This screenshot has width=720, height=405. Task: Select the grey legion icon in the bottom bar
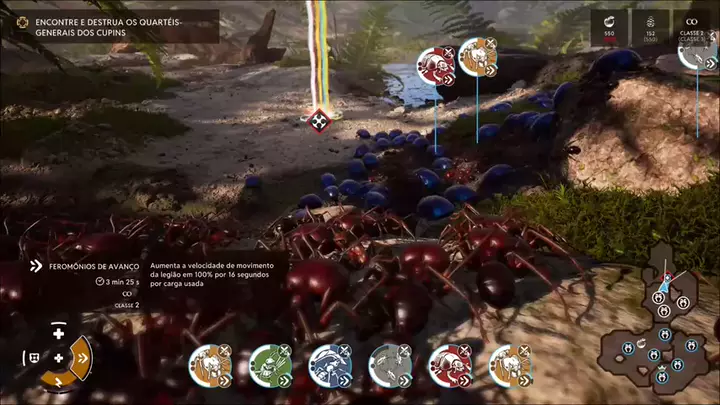(390, 364)
